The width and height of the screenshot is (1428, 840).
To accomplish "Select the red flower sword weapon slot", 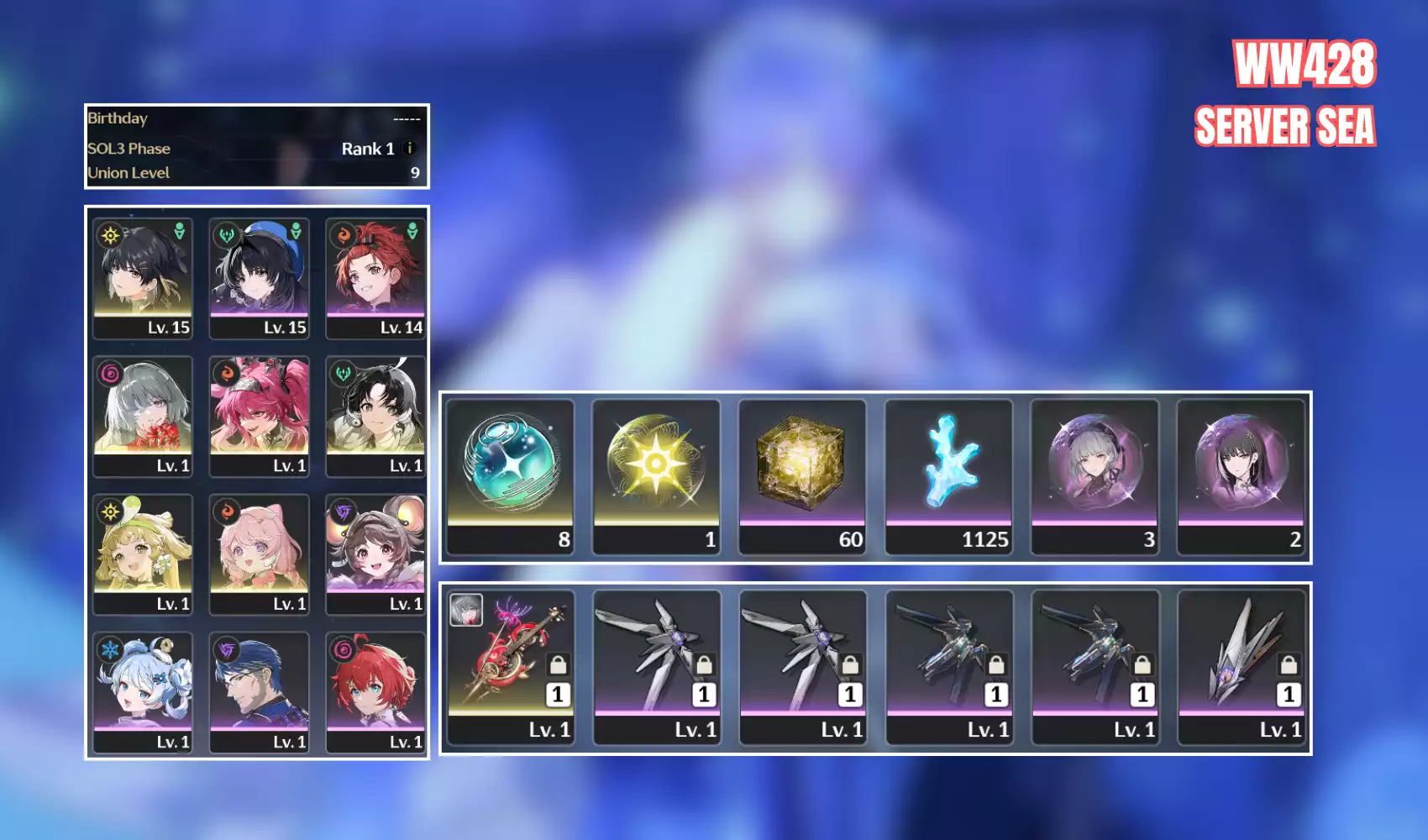I will pos(510,667).
